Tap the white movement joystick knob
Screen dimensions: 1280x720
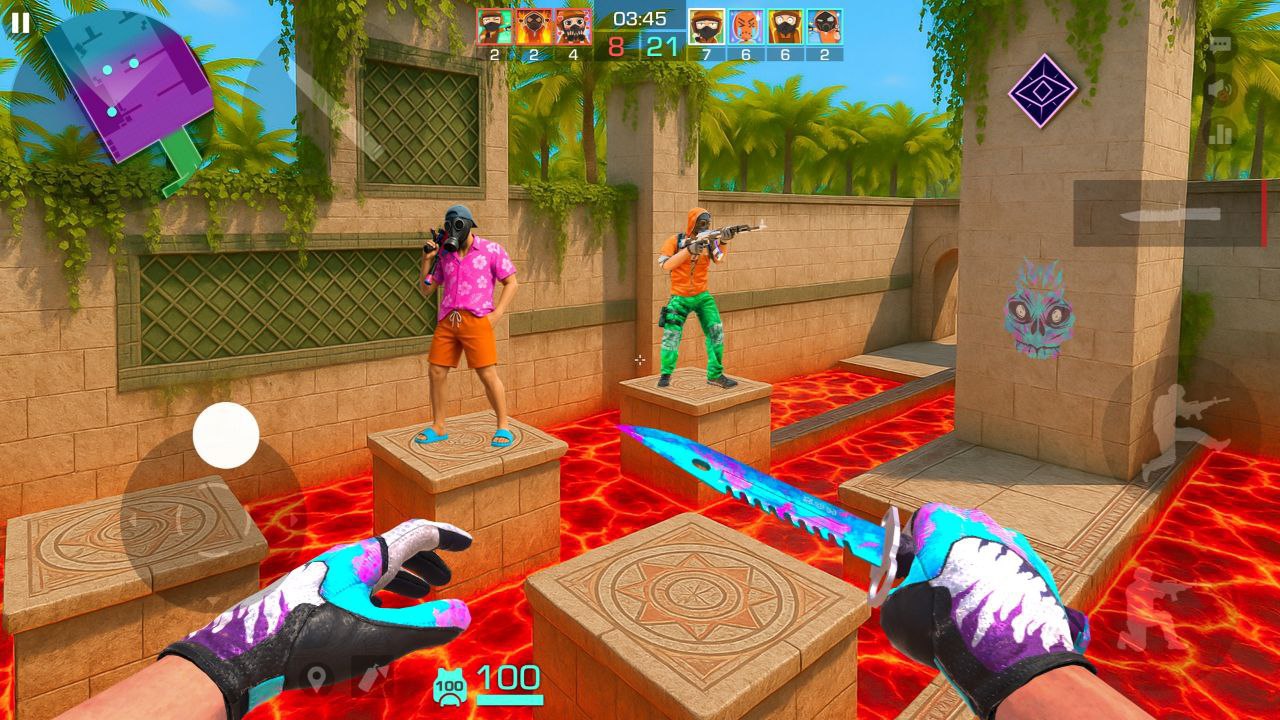pyautogui.click(x=226, y=435)
